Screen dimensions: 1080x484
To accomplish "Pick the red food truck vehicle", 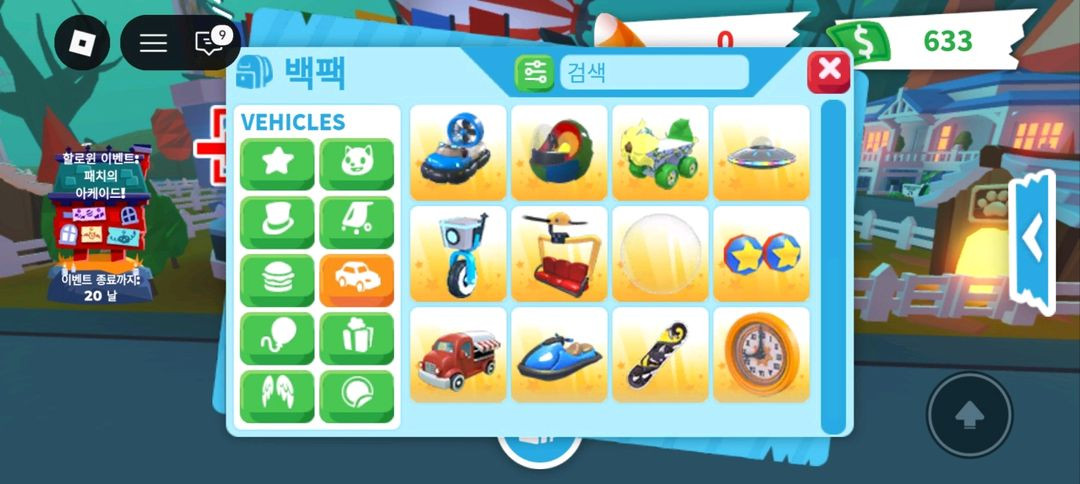I will click(459, 355).
